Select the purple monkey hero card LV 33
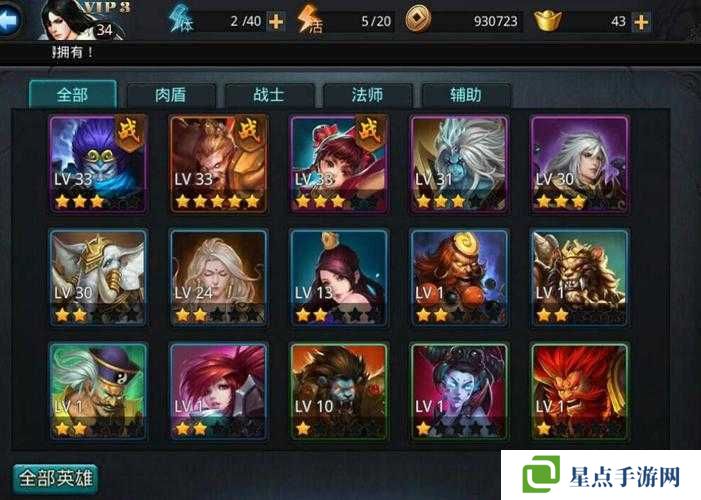Image resolution: width=701 pixels, height=500 pixels. [x=99, y=163]
